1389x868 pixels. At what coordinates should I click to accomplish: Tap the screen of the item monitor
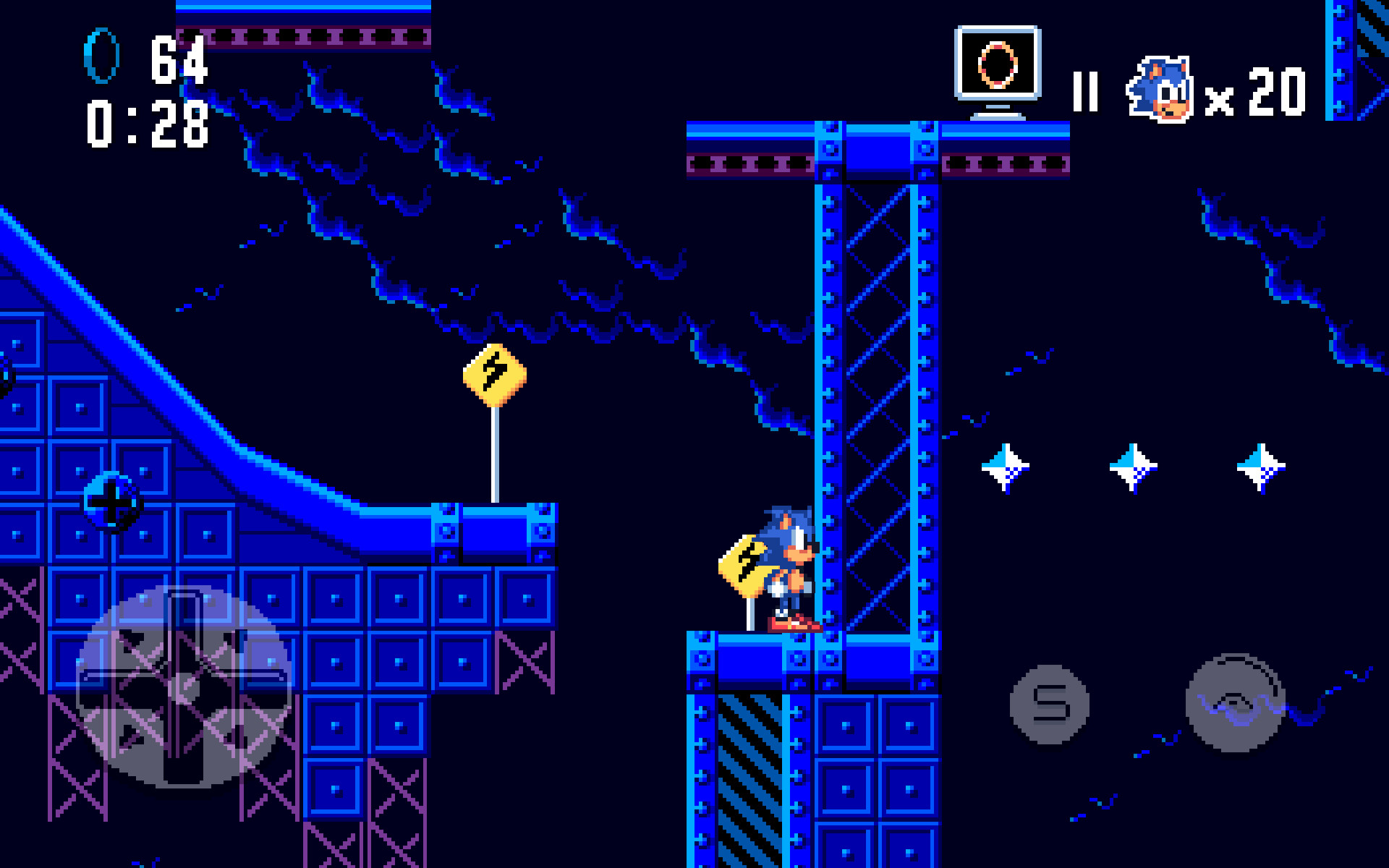tap(999, 64)
